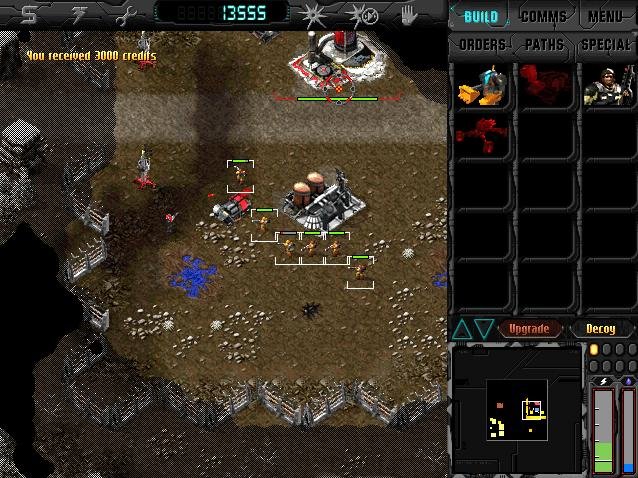Image resolution: width=638 pixels, height=478 pixels.
Task: Switch to the BUILD tab
Action: tap(481, 17)
